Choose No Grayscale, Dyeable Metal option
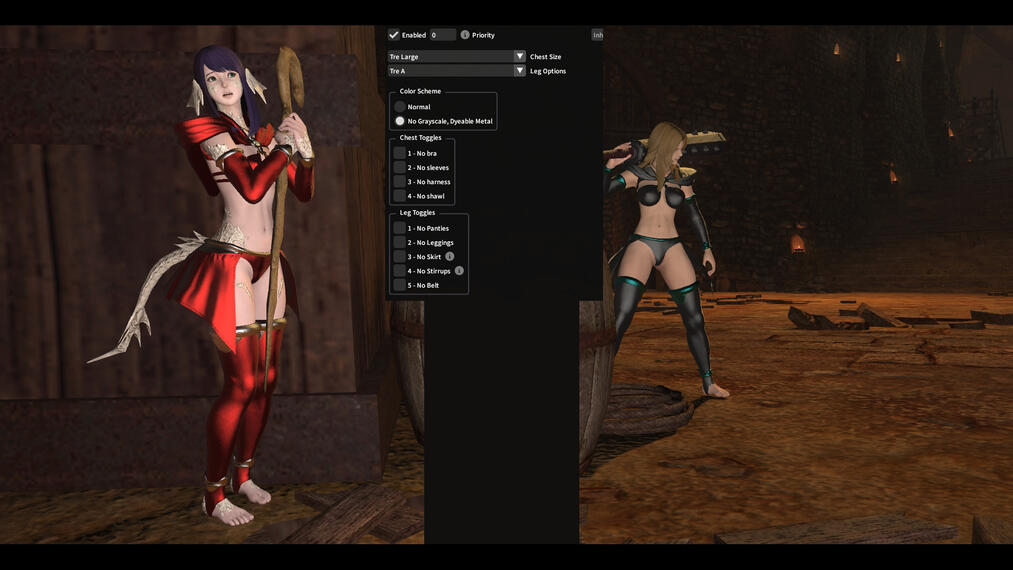Viewport: 1013px width, 570px height. click(400, 121)
